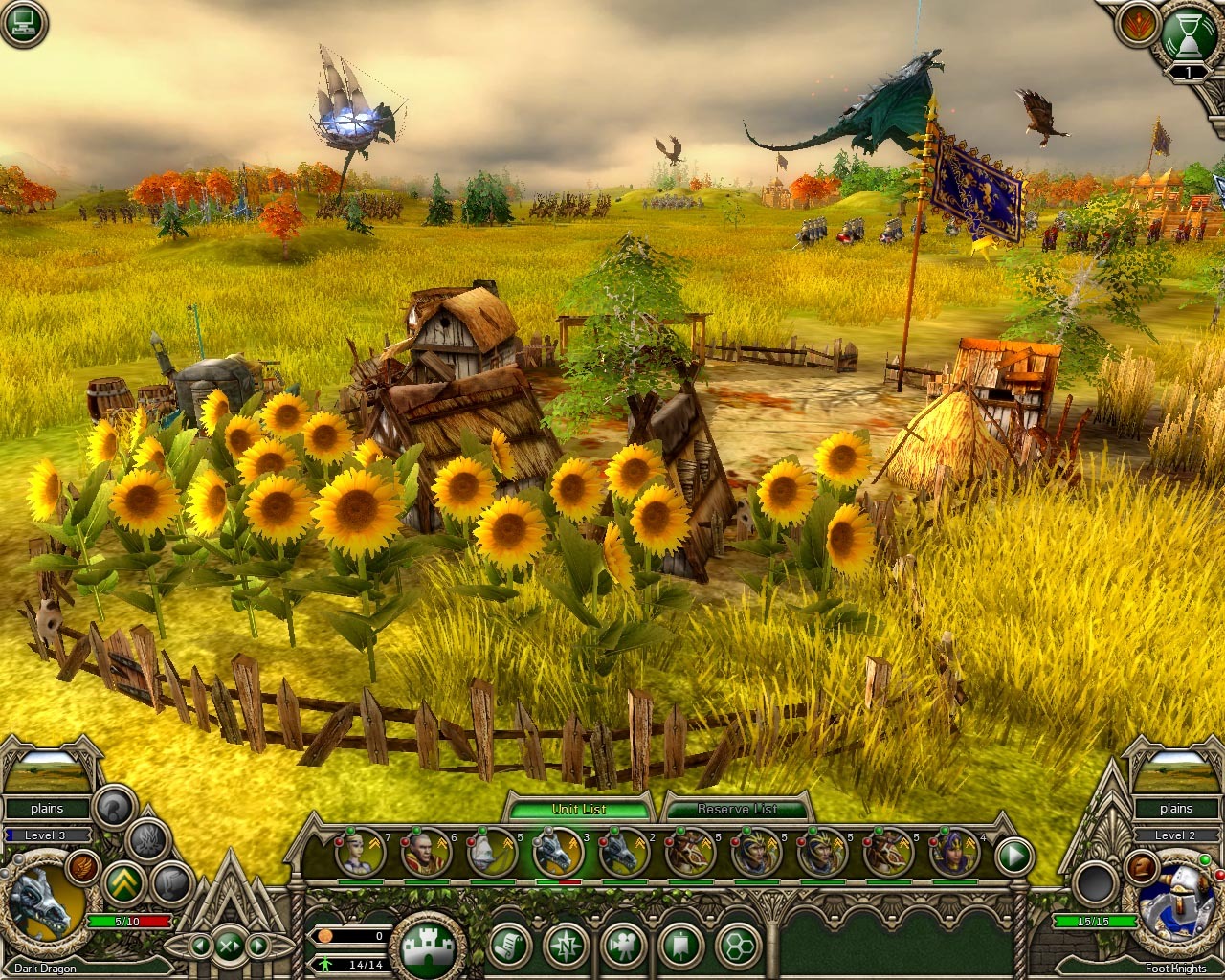
Task: Toggle the hexagon grid button
Action: pos(738,947)
